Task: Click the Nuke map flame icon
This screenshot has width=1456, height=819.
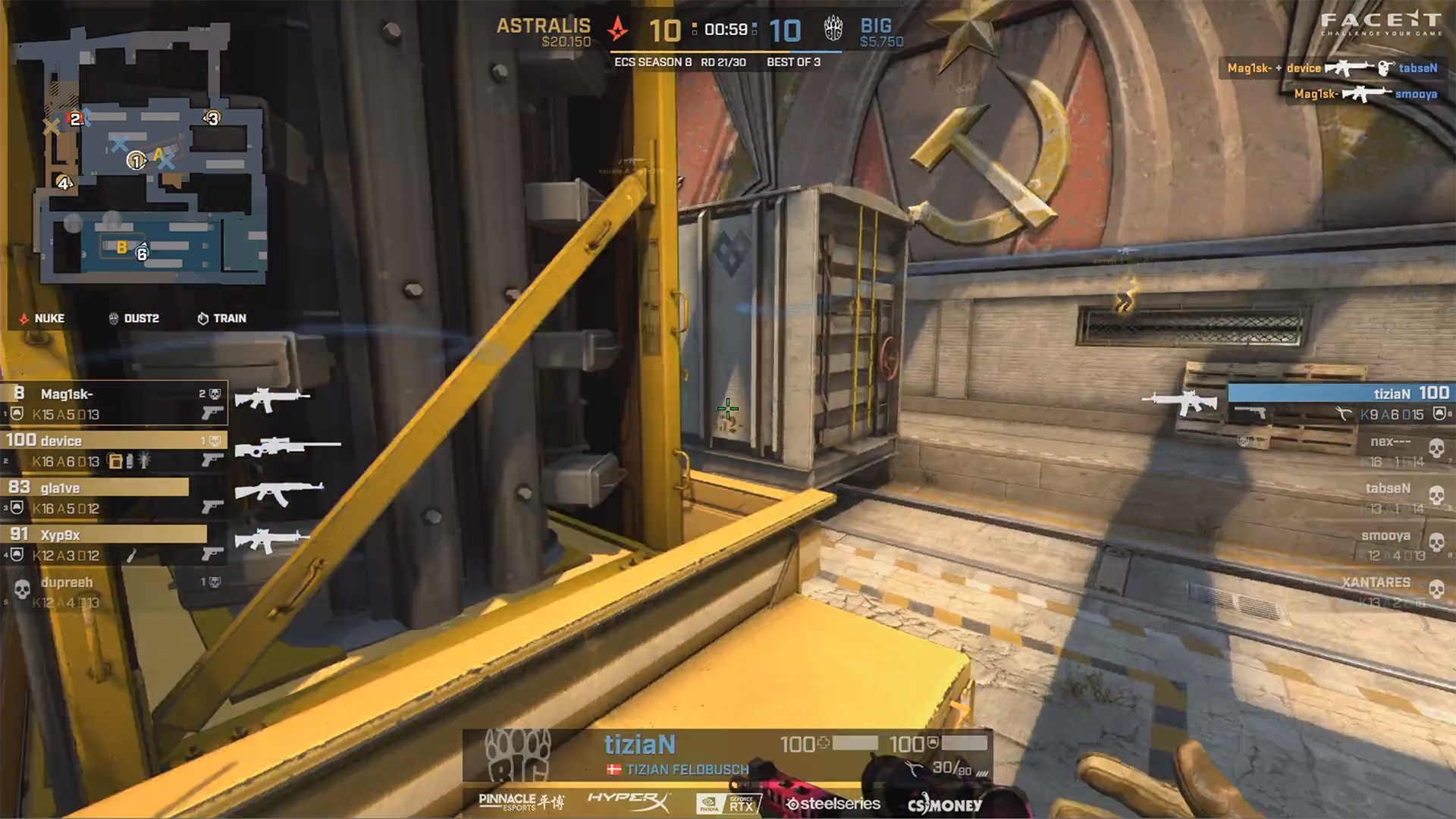Action: click(24, 318)
